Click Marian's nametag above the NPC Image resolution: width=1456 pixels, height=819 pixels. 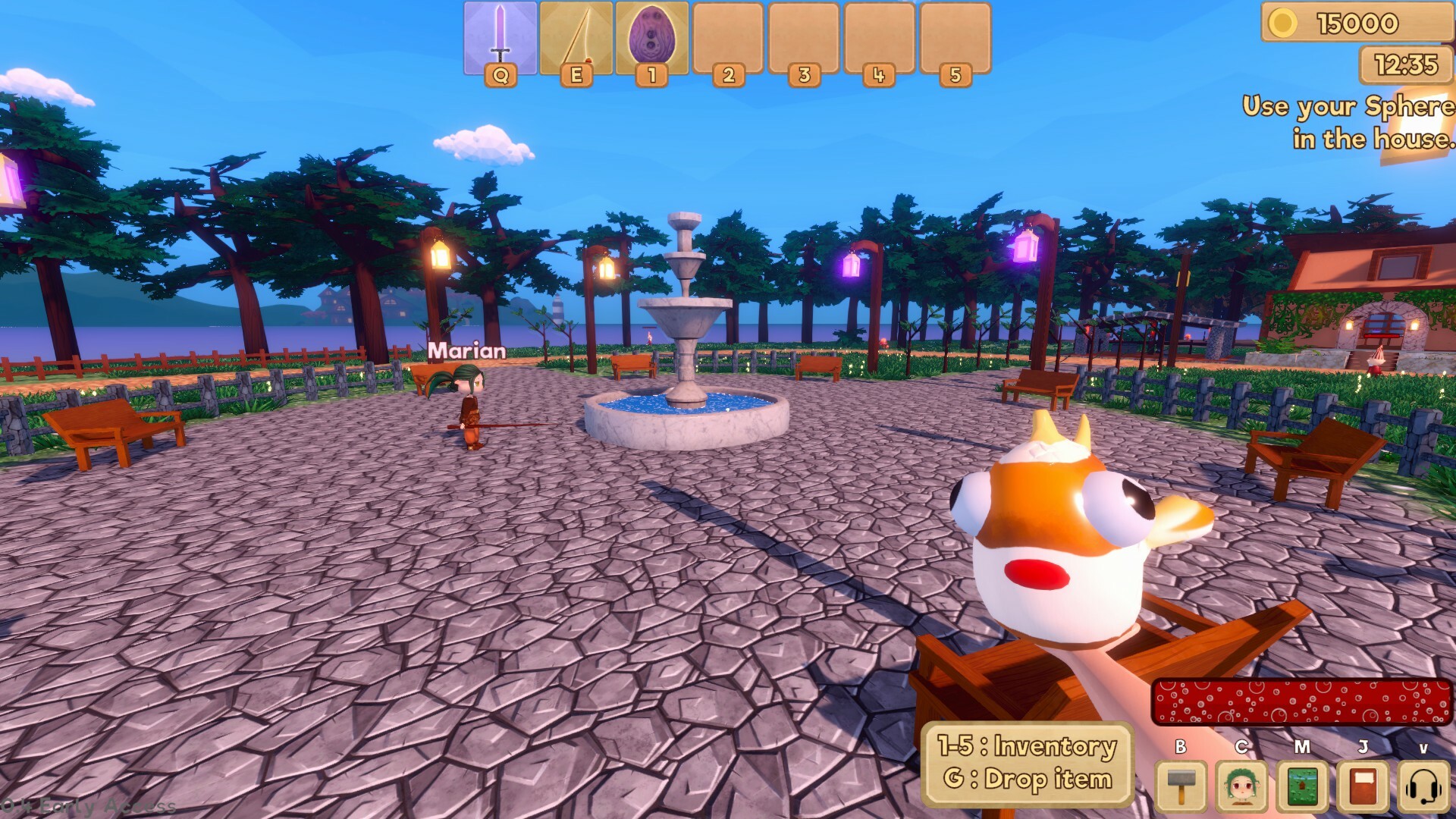tap(466, 352)
